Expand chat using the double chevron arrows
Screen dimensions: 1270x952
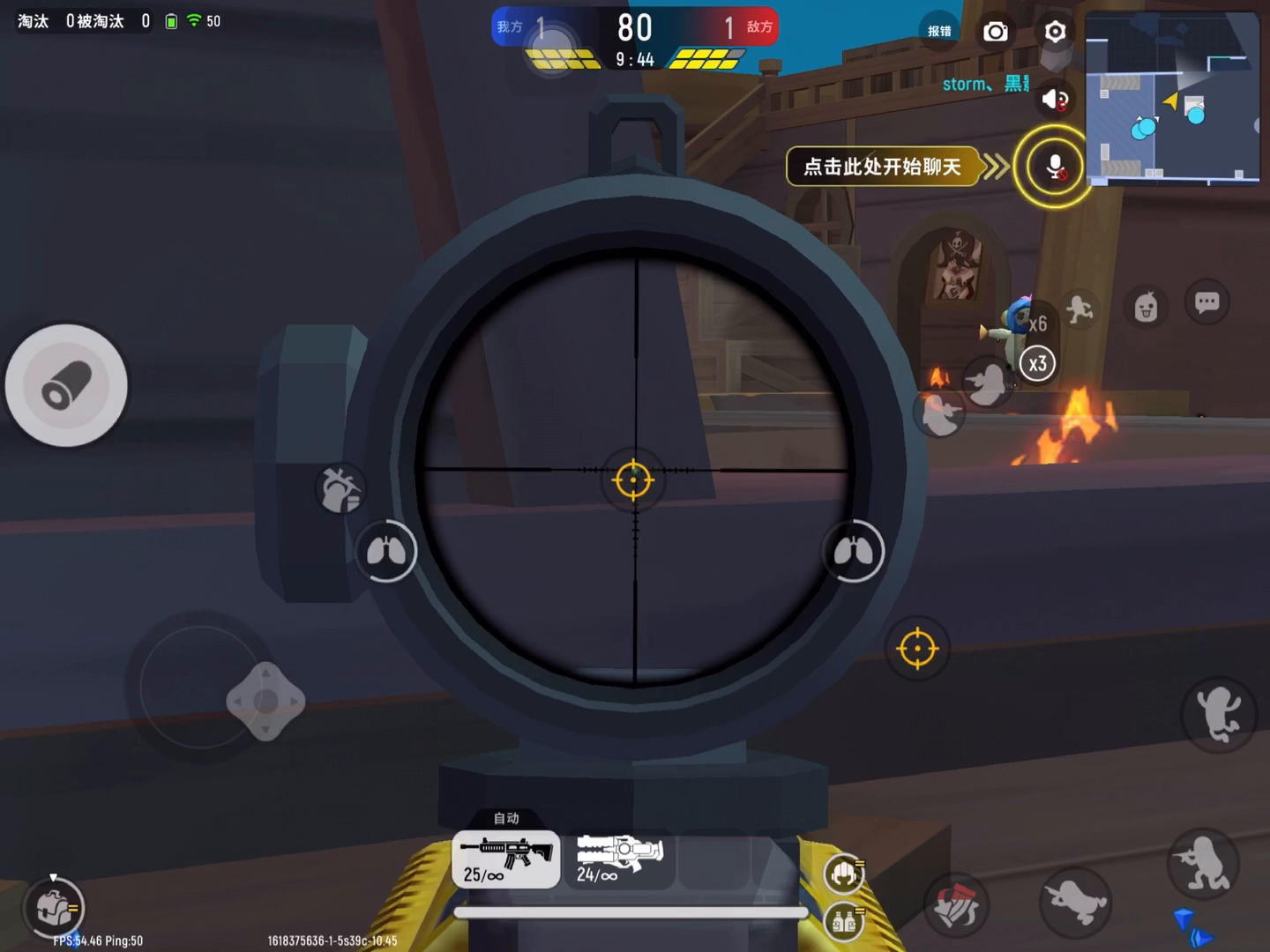click(998, 166)
